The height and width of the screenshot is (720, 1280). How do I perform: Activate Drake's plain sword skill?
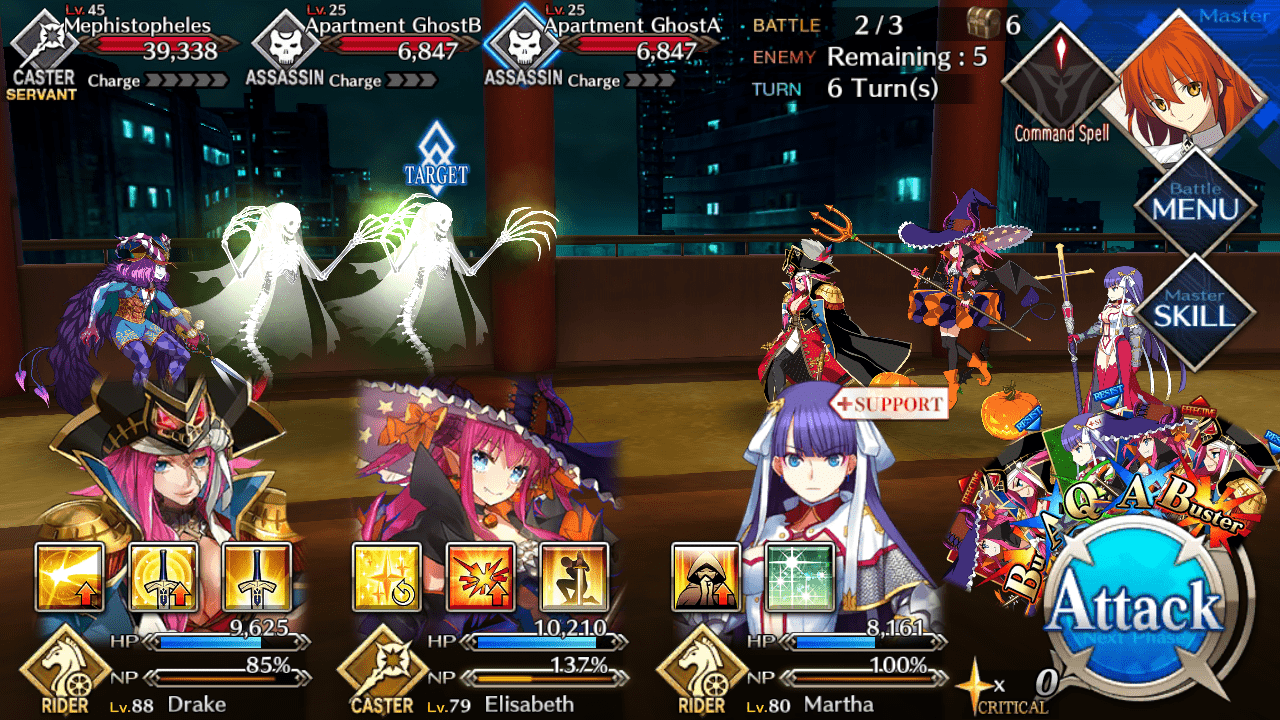257,578
